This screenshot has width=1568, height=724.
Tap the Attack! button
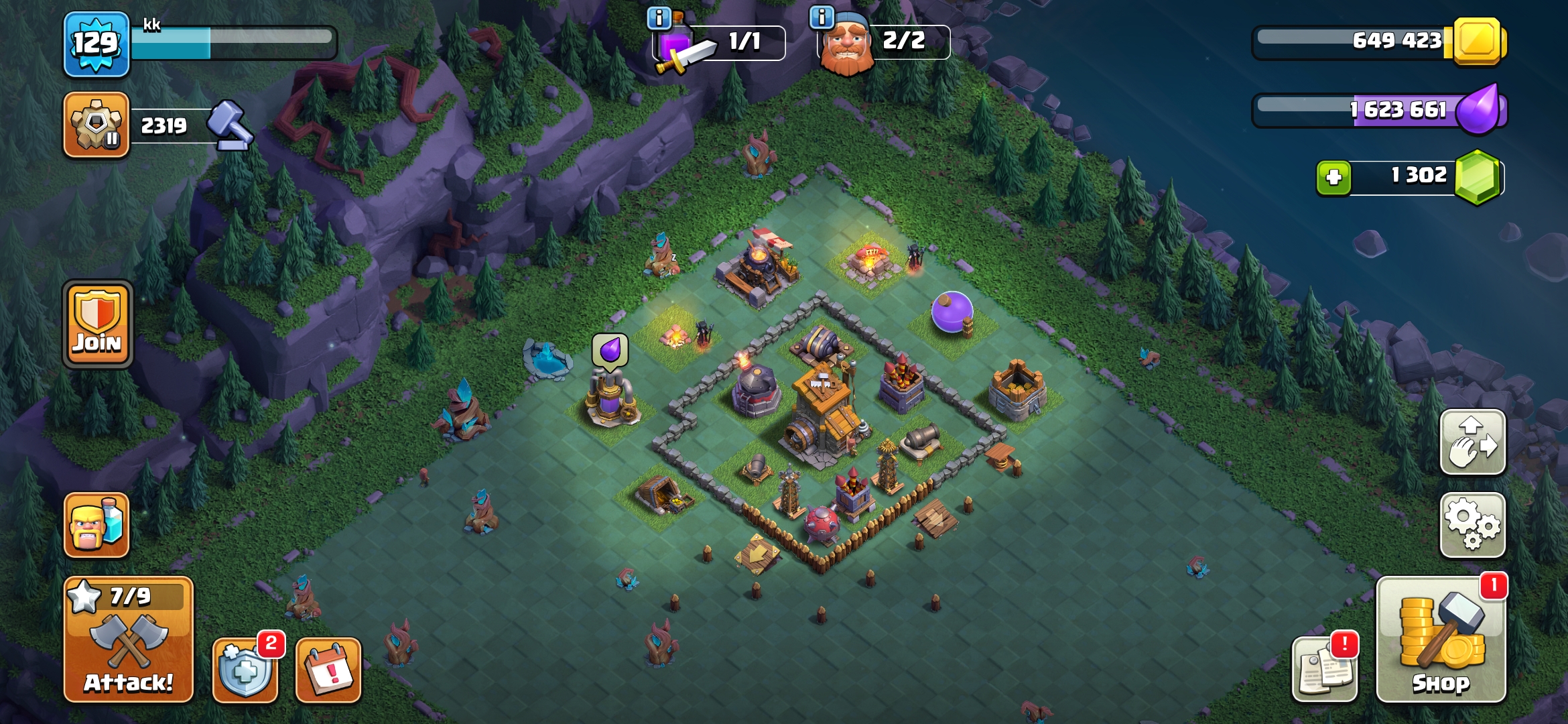pyautogui.click(x=128, y=640)
